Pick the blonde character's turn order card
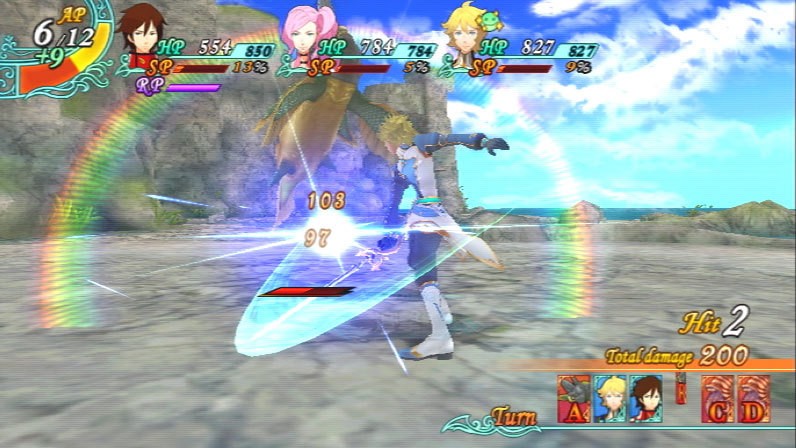Image resolution: width=796 pixels, height=448 pixels. (610, 397)
